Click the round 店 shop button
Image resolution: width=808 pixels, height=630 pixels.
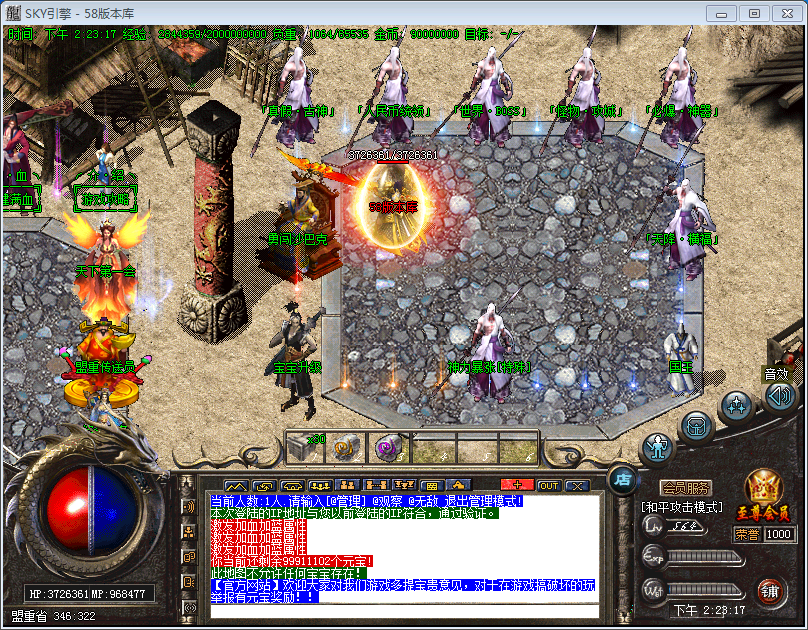point(622,479)
